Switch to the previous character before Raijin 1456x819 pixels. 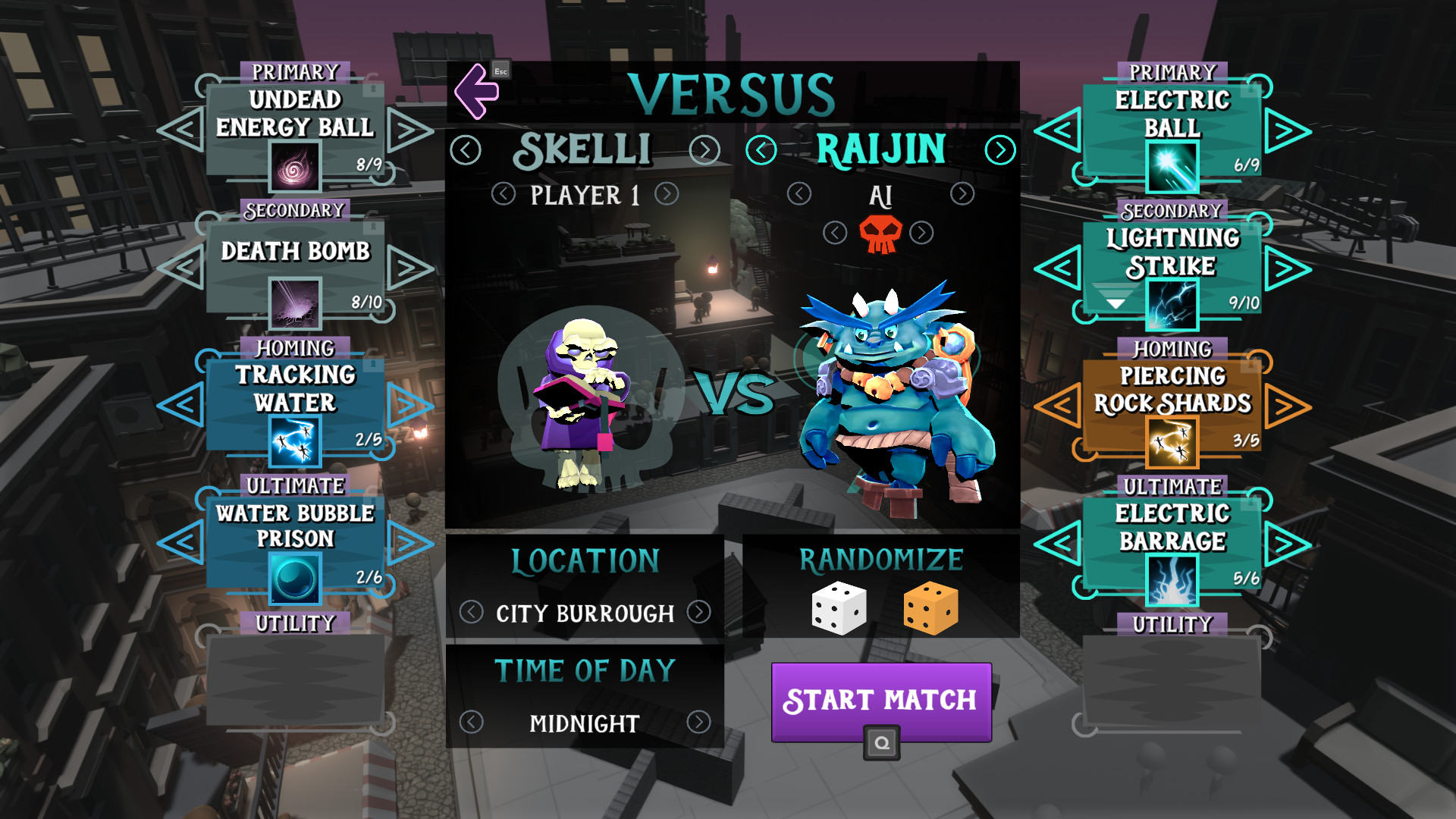tap(761, 150)
